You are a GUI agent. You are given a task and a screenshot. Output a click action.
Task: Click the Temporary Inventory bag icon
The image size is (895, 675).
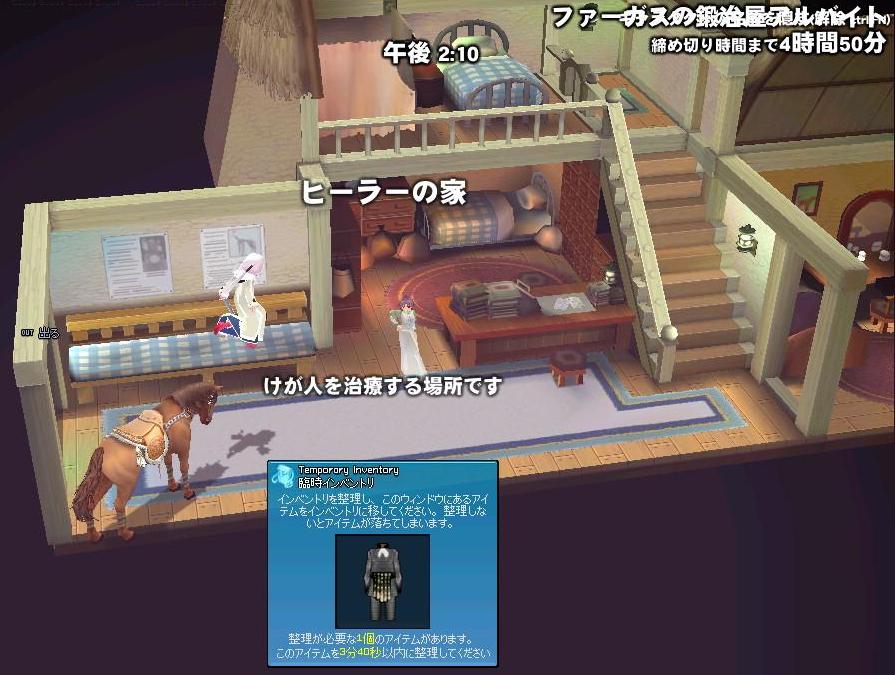tap(284, 475)
